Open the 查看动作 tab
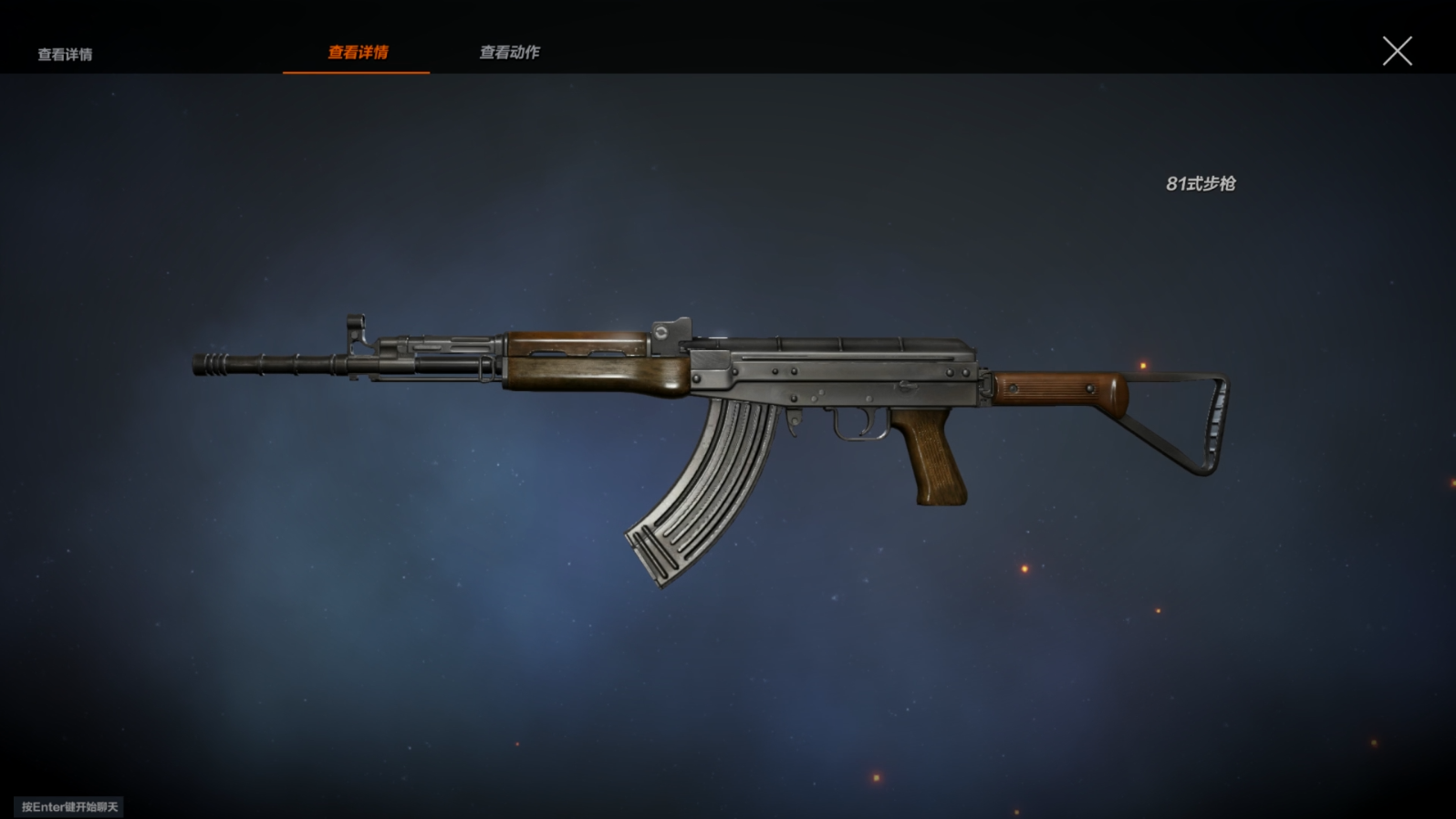The width and height of the screenshot is (1456, 819). 509,53
